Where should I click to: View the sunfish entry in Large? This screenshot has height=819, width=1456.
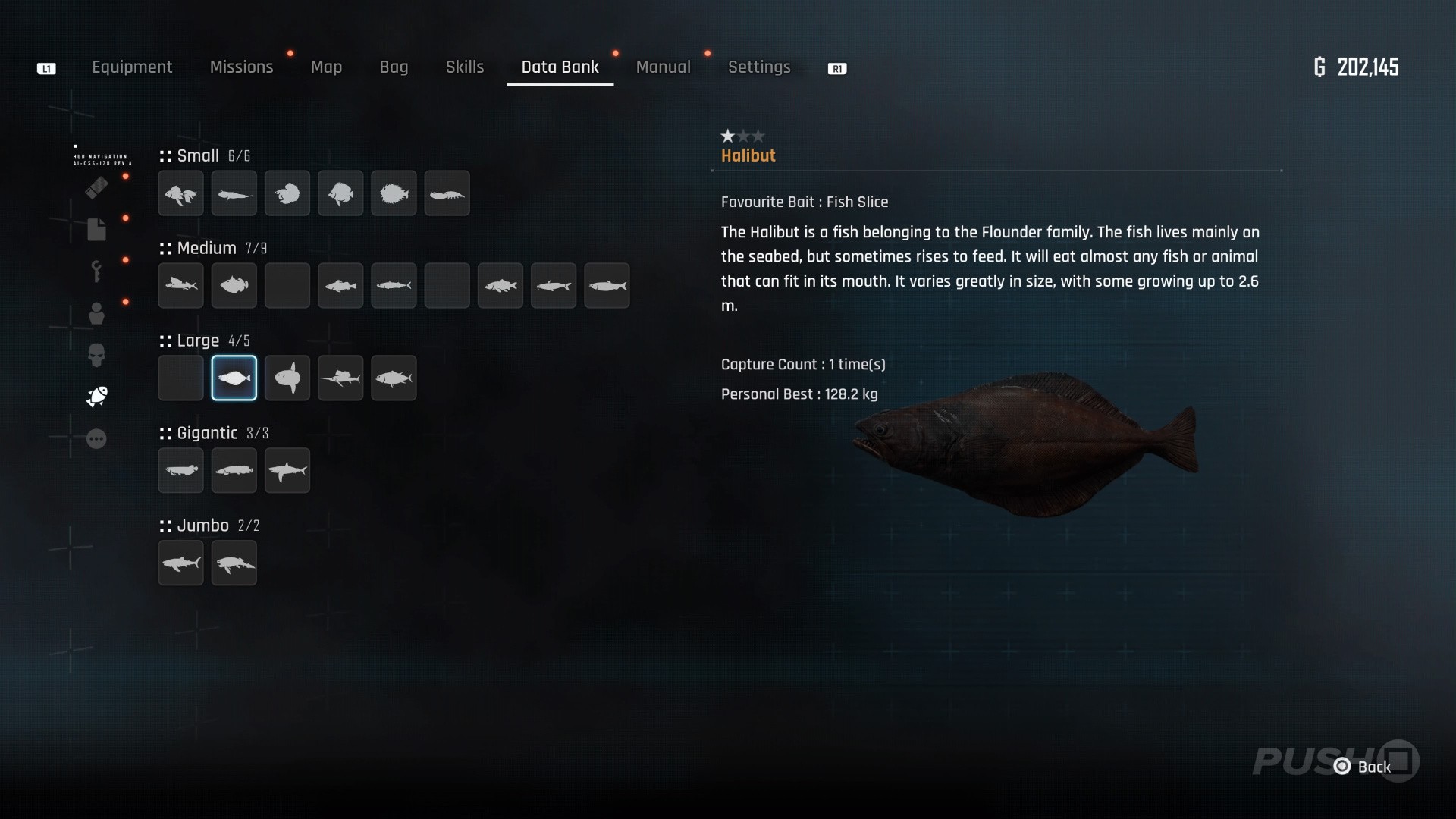pyautogui.click(x=287, y=378)
